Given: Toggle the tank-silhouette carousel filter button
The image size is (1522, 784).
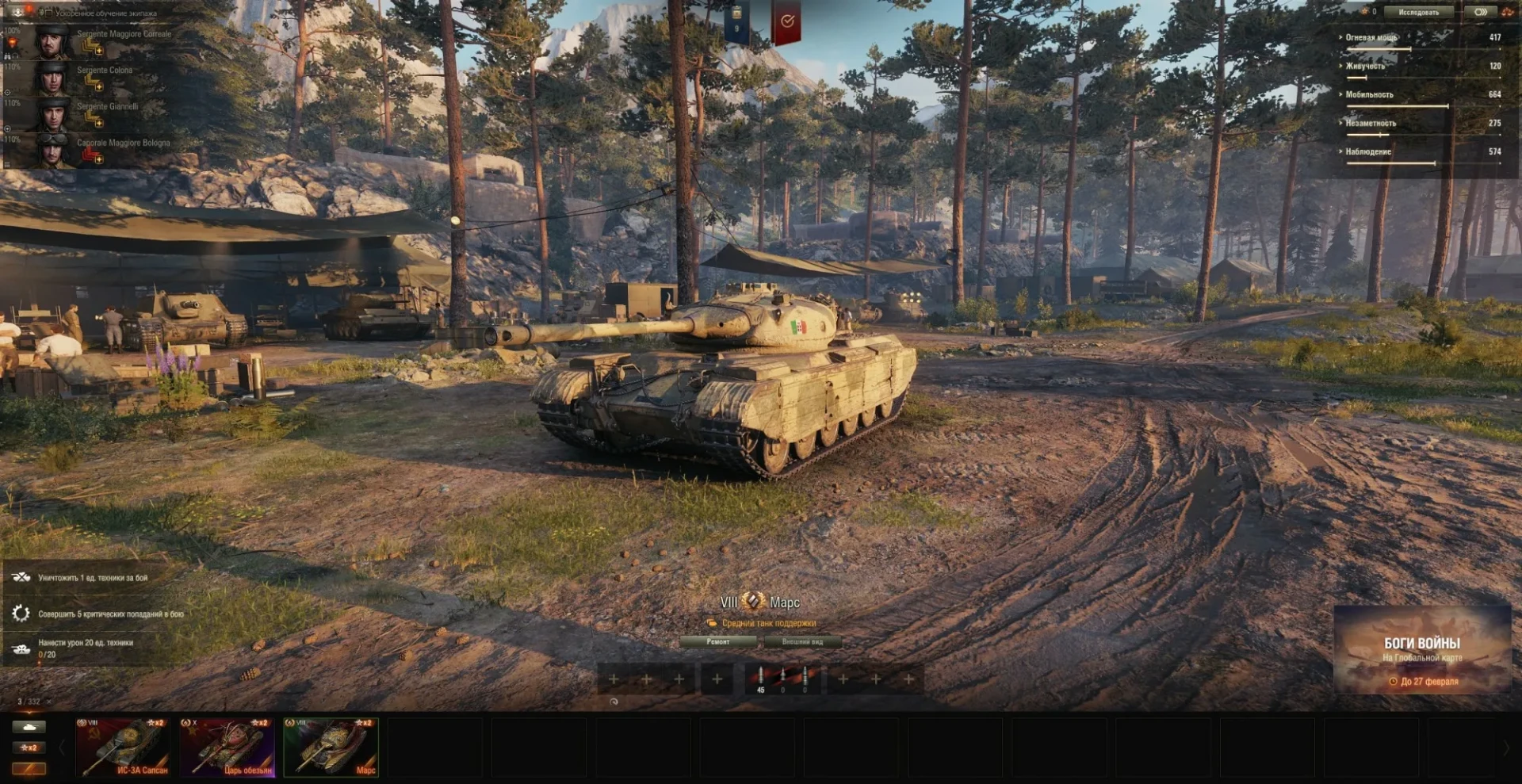Looking at the screenshot, I should tap(29, 726).
